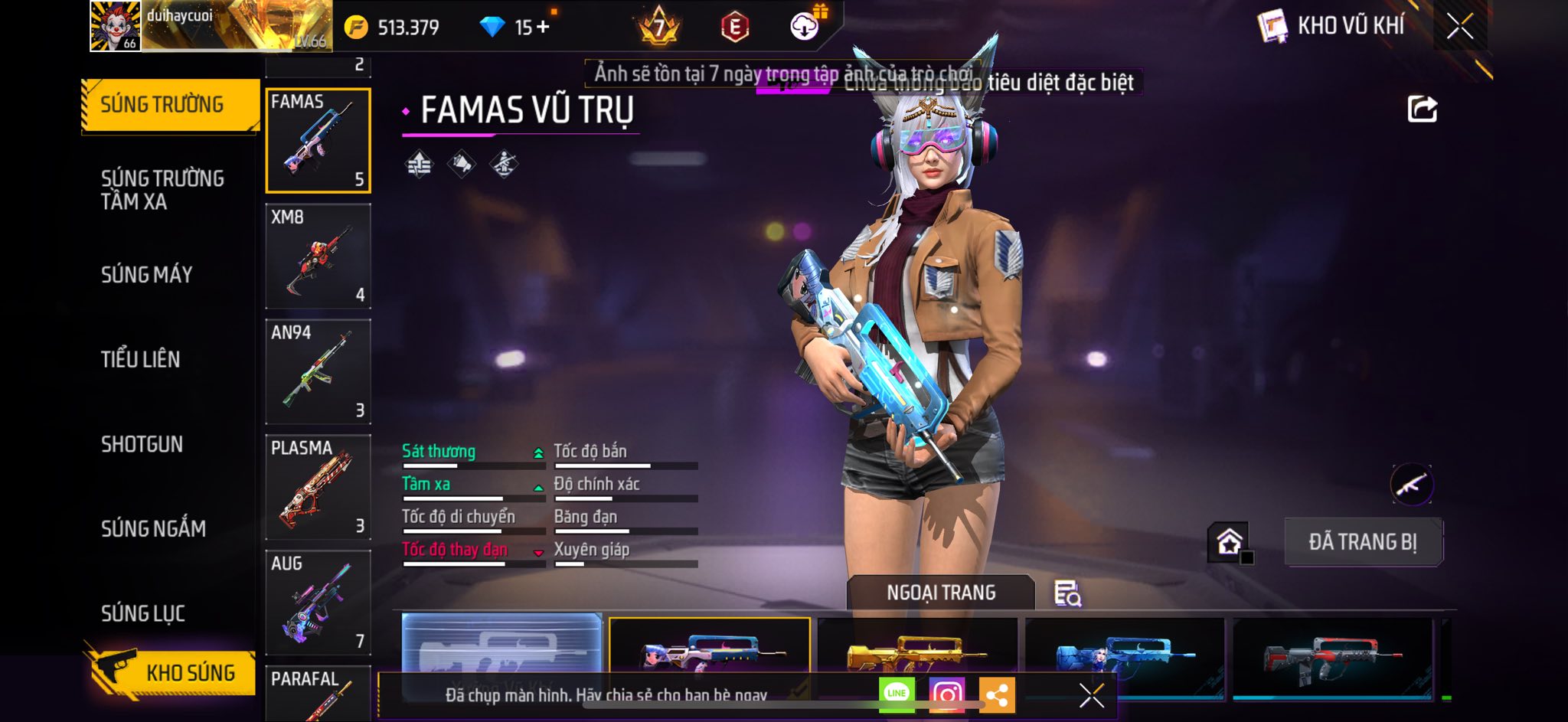The width and height of the screenshot is (1568, 722).
Task: Choose the PLASMA weapon tile
Action: click(x=318, y=487)
